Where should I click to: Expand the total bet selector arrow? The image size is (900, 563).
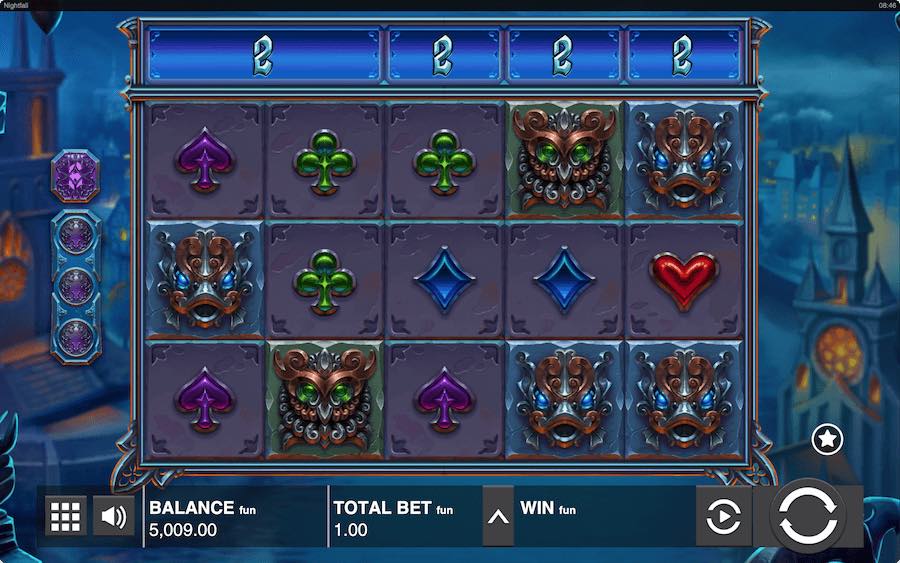(x=498, y=517)
